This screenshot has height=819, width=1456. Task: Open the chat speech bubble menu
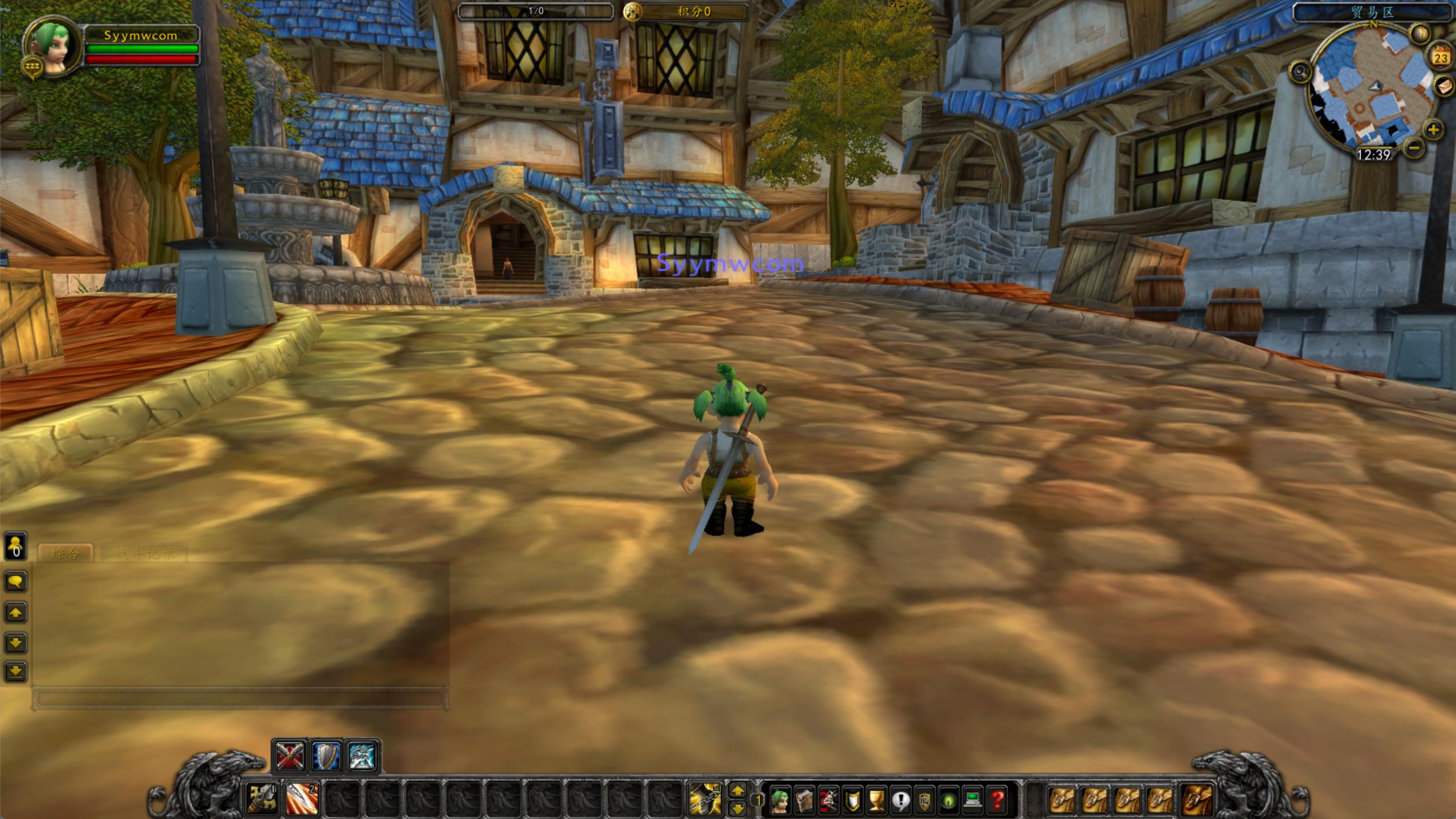click(16, 581)
